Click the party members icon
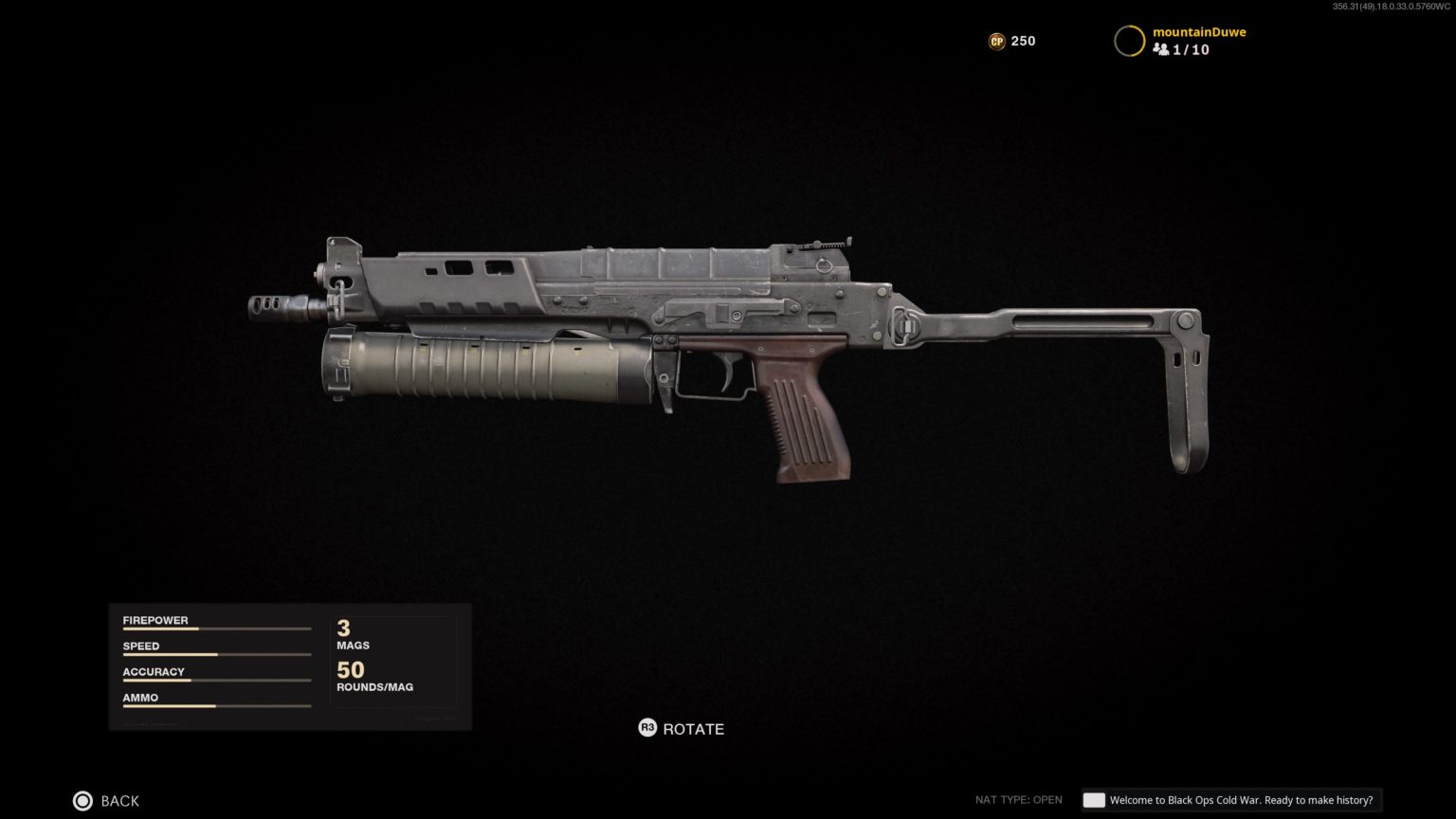The image size is (1456, 819). click(x=1163, y=49)
